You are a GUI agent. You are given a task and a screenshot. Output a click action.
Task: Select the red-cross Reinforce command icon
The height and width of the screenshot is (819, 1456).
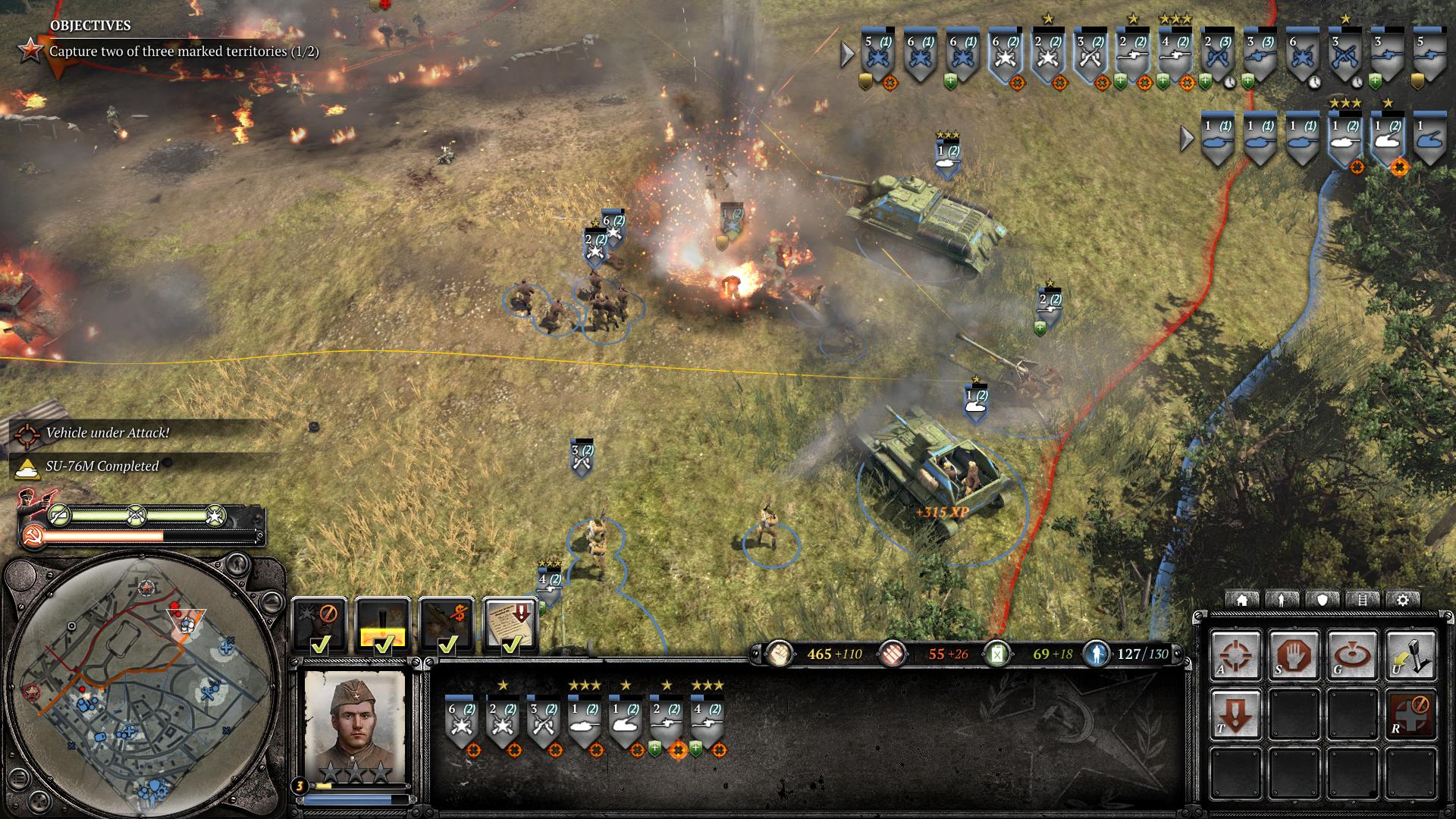[1411, 714]
